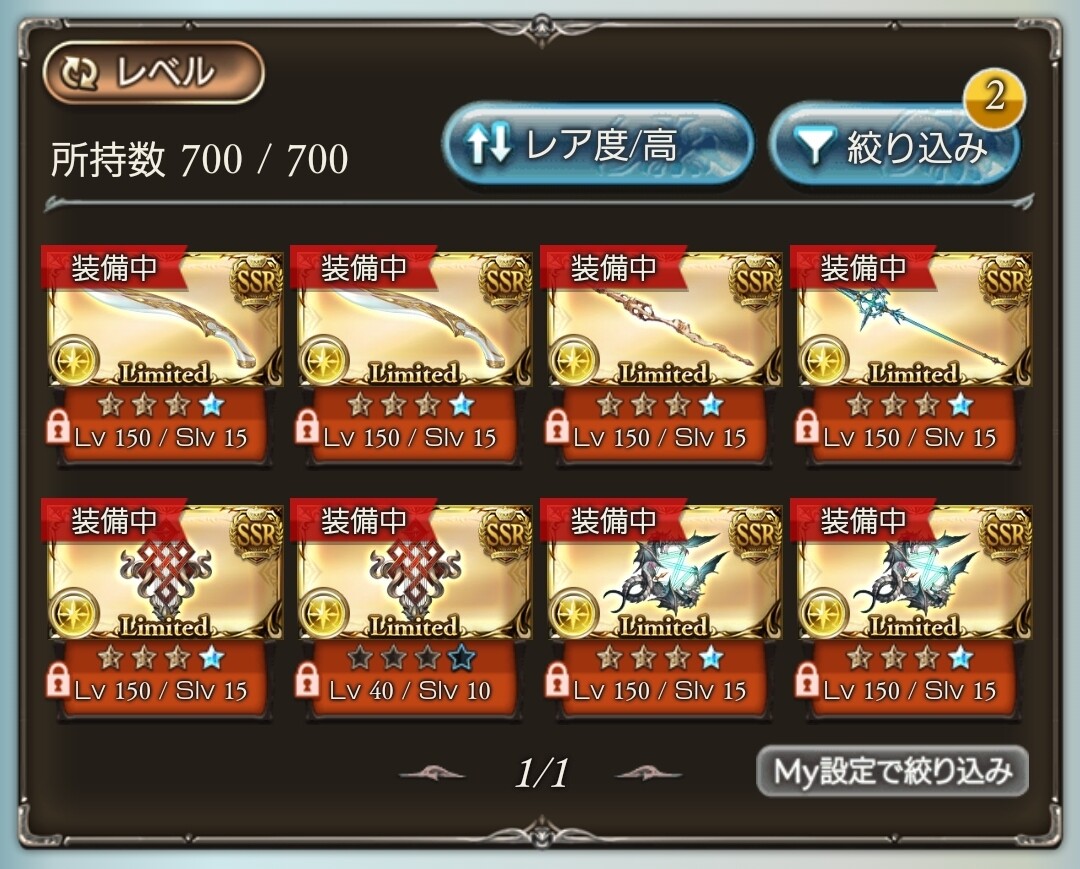Click the レベル sort type button
This screenshot has width=1080, height=869.
pyautogui.click(x=153, y=72)
